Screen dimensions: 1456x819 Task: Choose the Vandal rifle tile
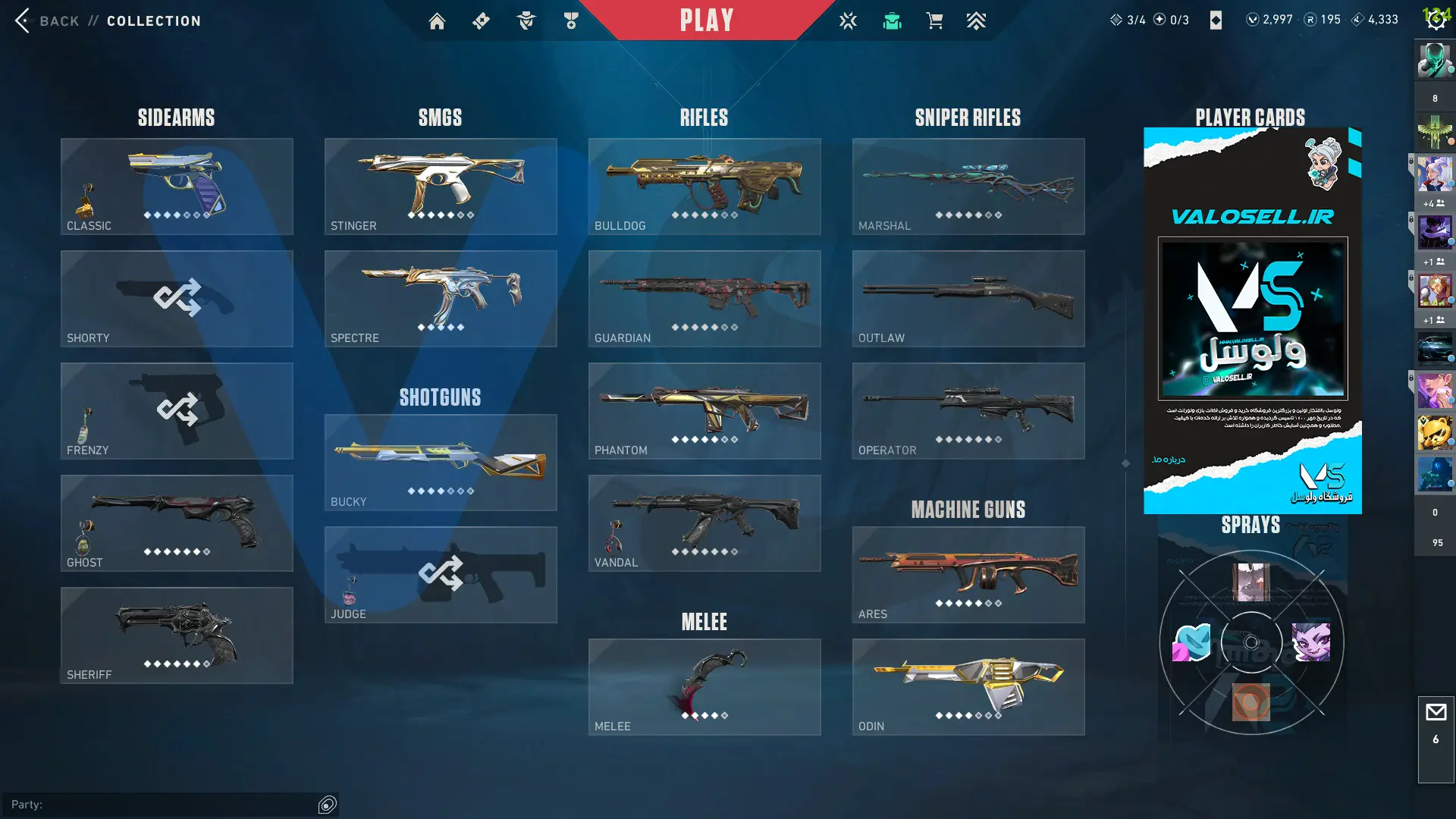point(704,523)
